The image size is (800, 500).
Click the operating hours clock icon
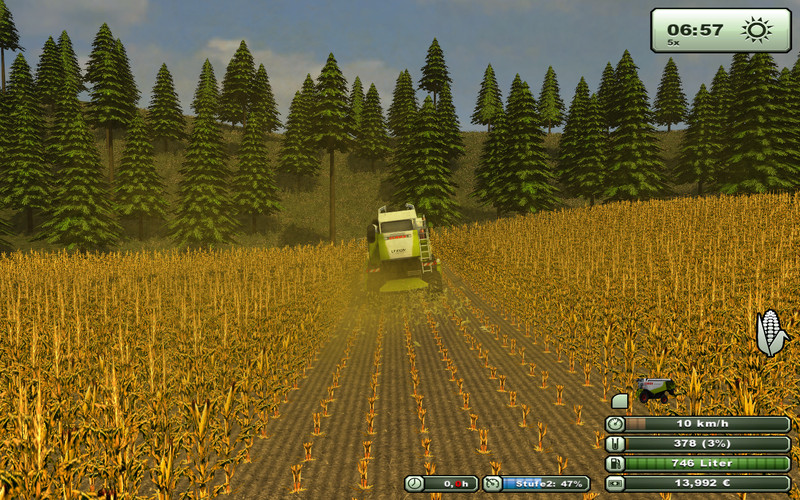point(415,484)
